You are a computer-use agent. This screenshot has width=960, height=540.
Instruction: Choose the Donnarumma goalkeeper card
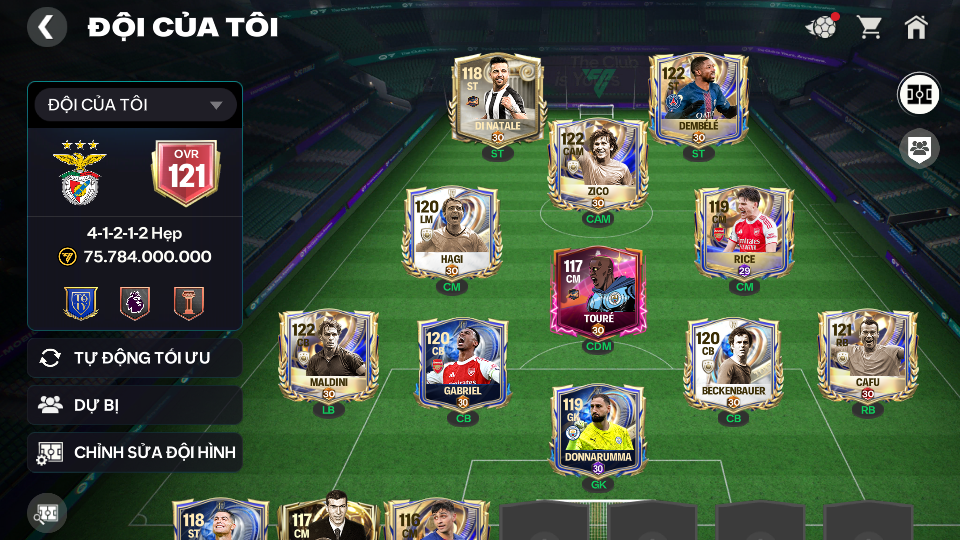pos(598,431)
